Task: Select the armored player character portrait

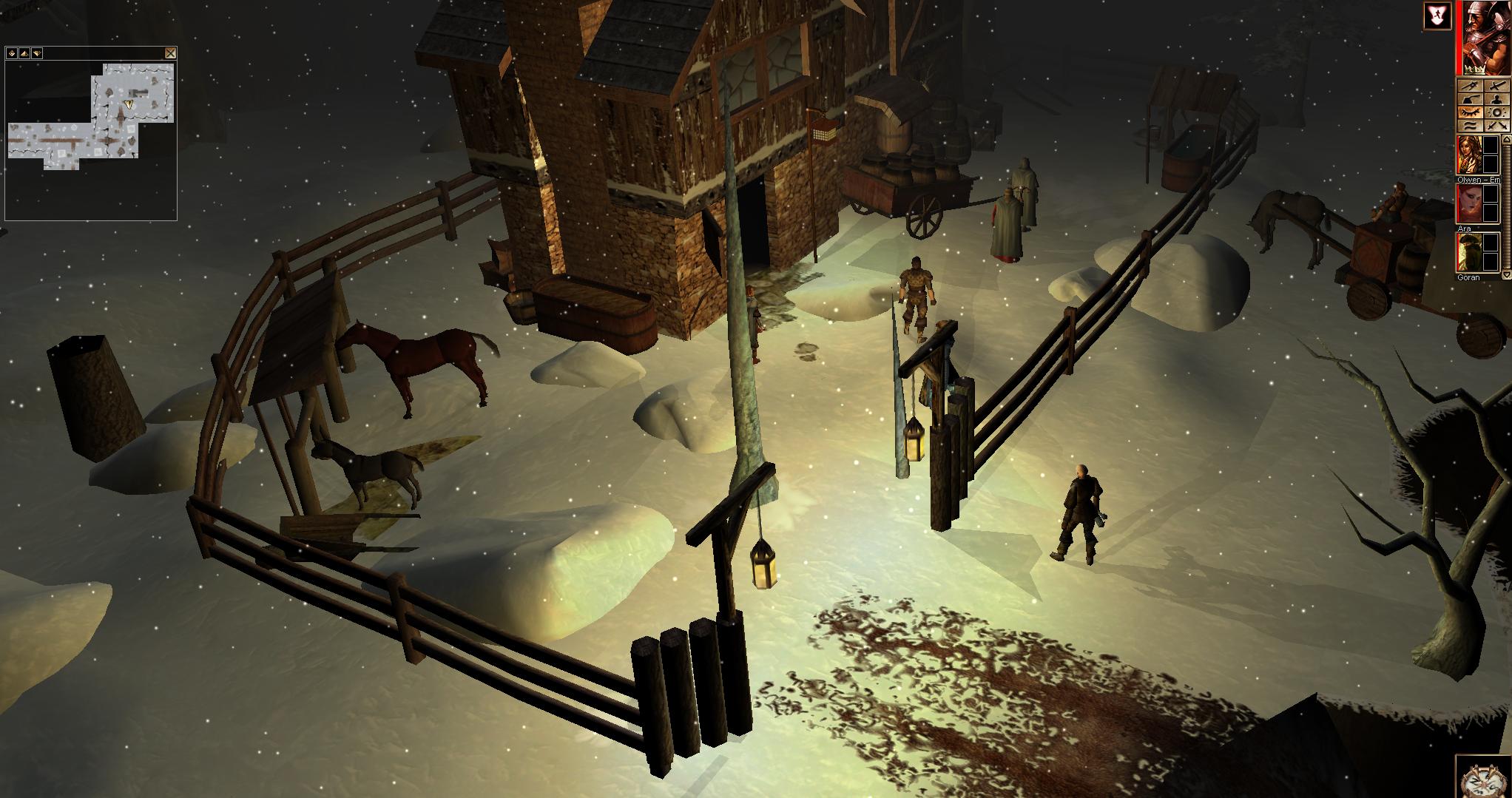Action: (x=1482, y=37)
